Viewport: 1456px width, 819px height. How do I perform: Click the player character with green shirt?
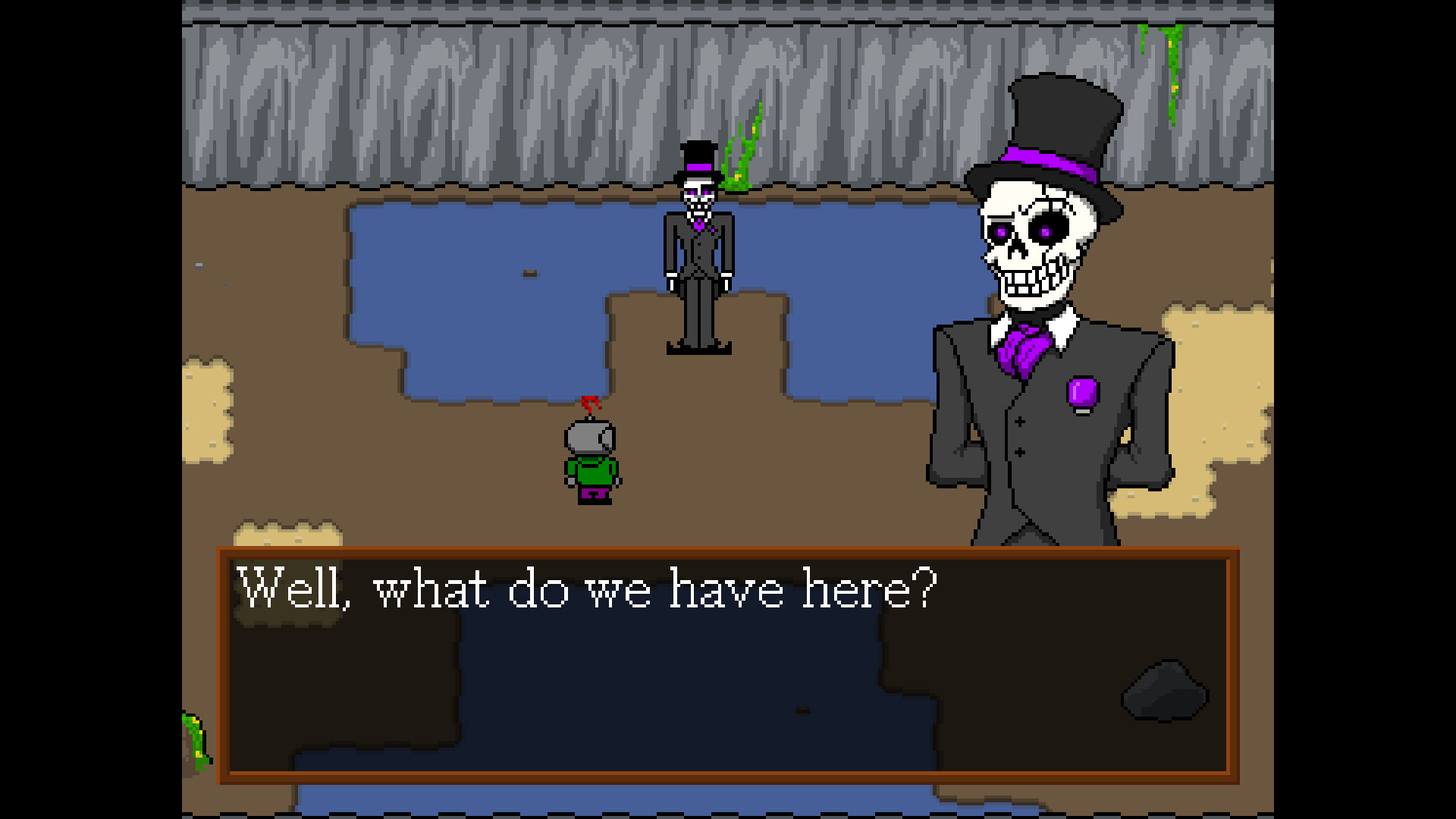[591, 463]
